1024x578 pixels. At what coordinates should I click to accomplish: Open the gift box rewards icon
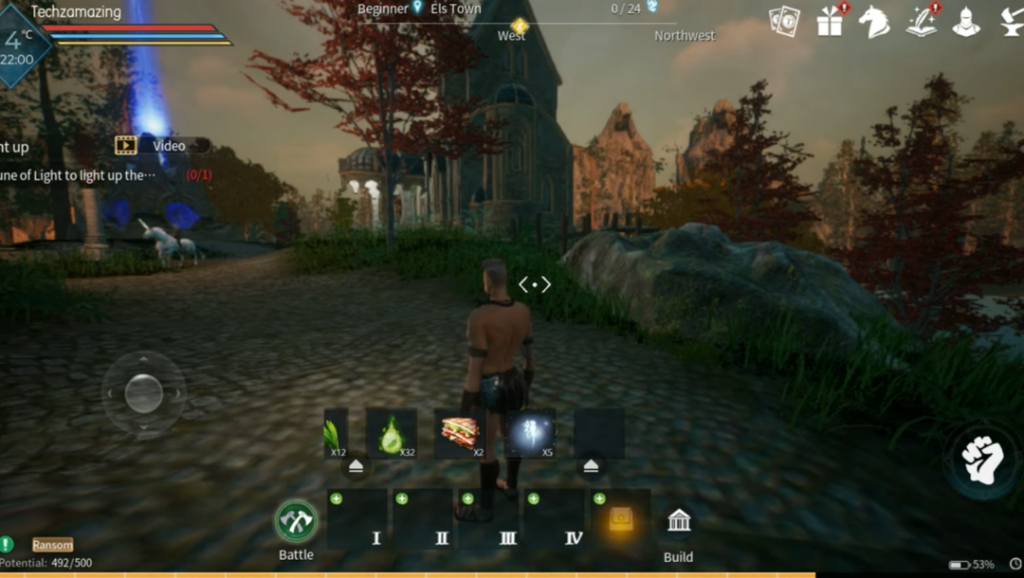[x=830, y=21]
